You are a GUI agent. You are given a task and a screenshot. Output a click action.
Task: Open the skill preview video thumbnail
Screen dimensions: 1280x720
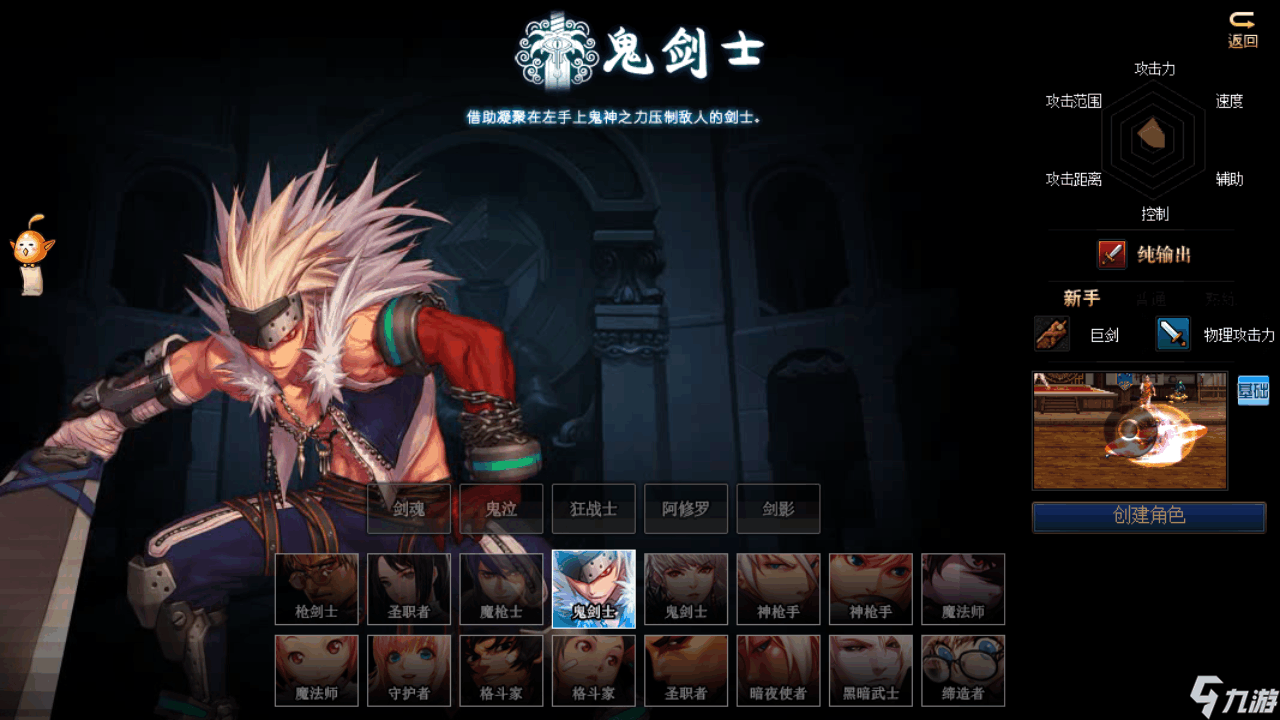[1130, 431]
